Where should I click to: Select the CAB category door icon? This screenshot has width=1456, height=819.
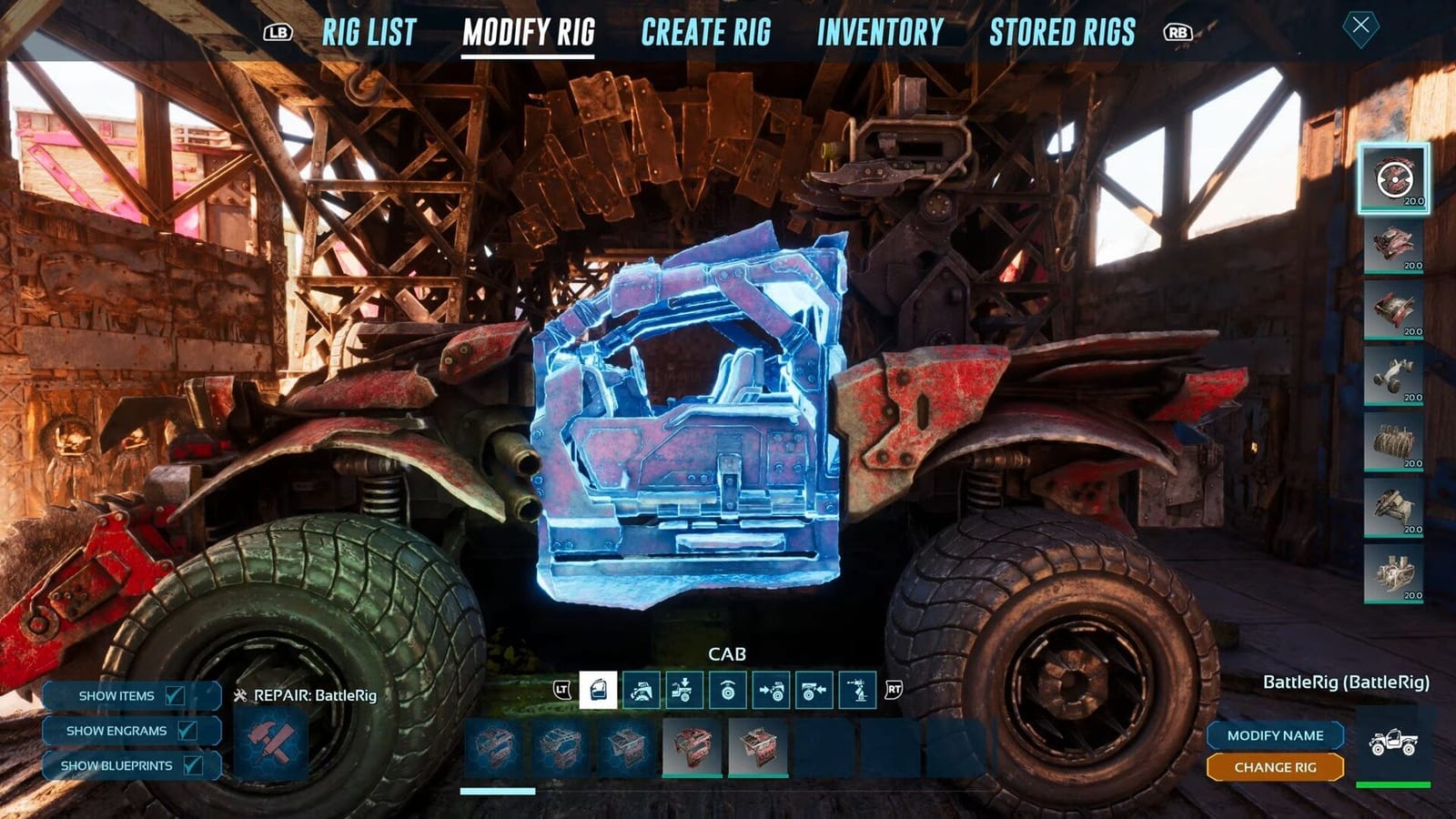599,690
